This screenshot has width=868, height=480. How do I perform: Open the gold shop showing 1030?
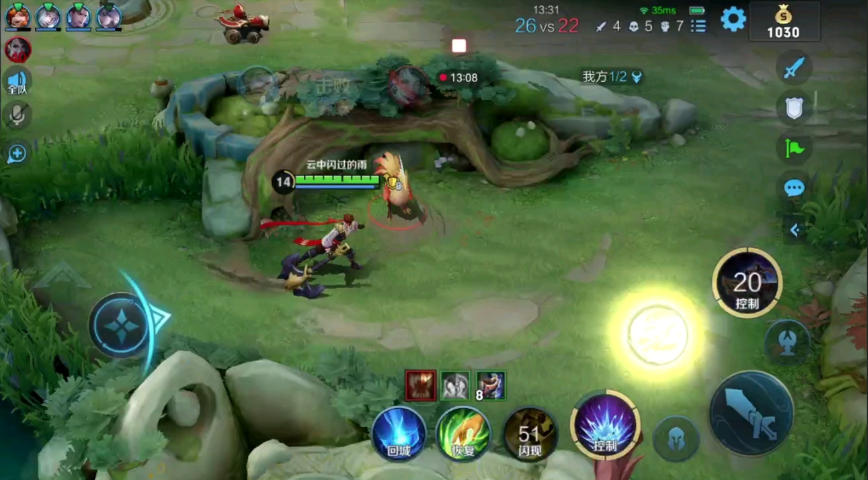[783, 21]
